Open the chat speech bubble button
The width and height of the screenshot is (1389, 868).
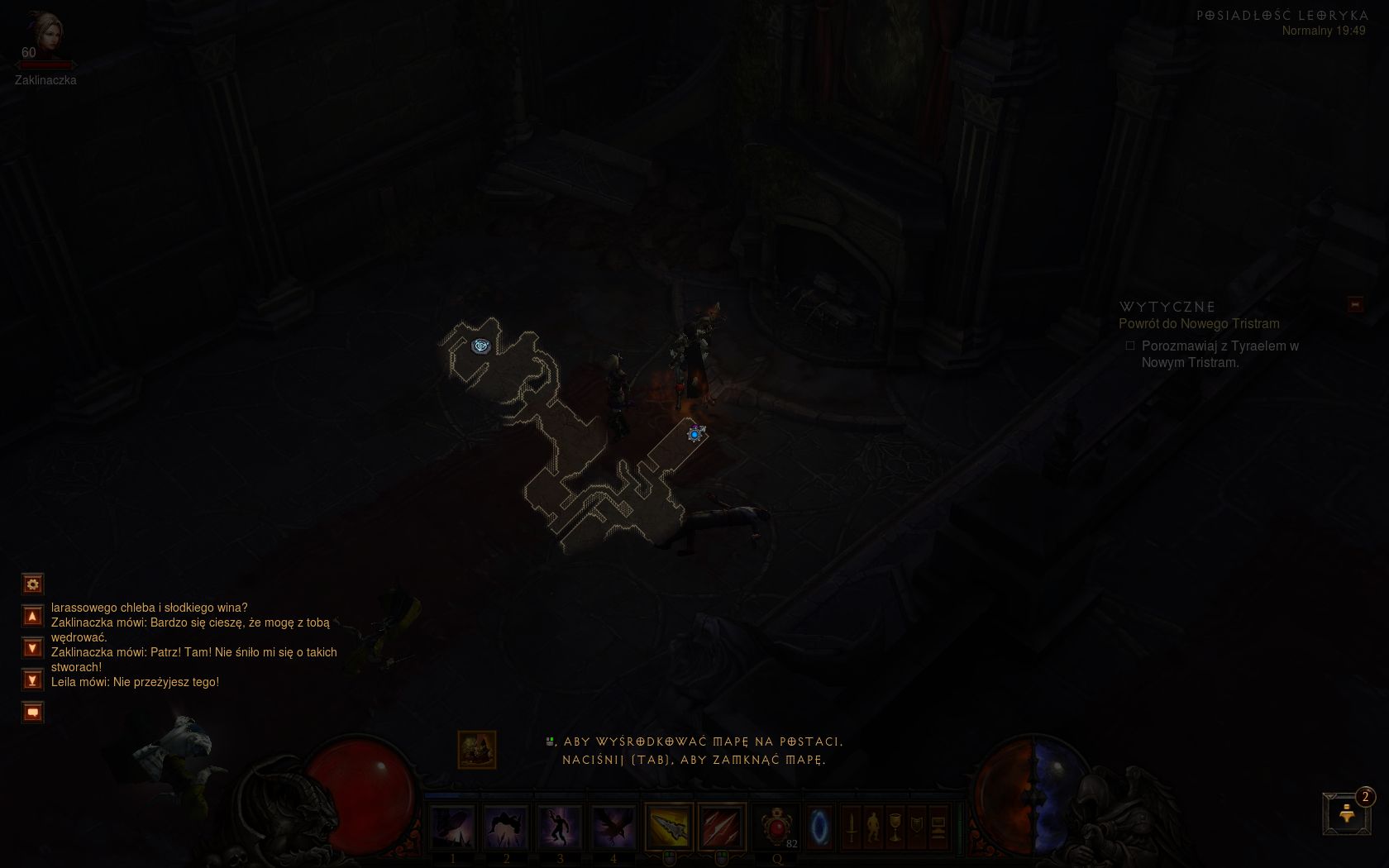32,712
